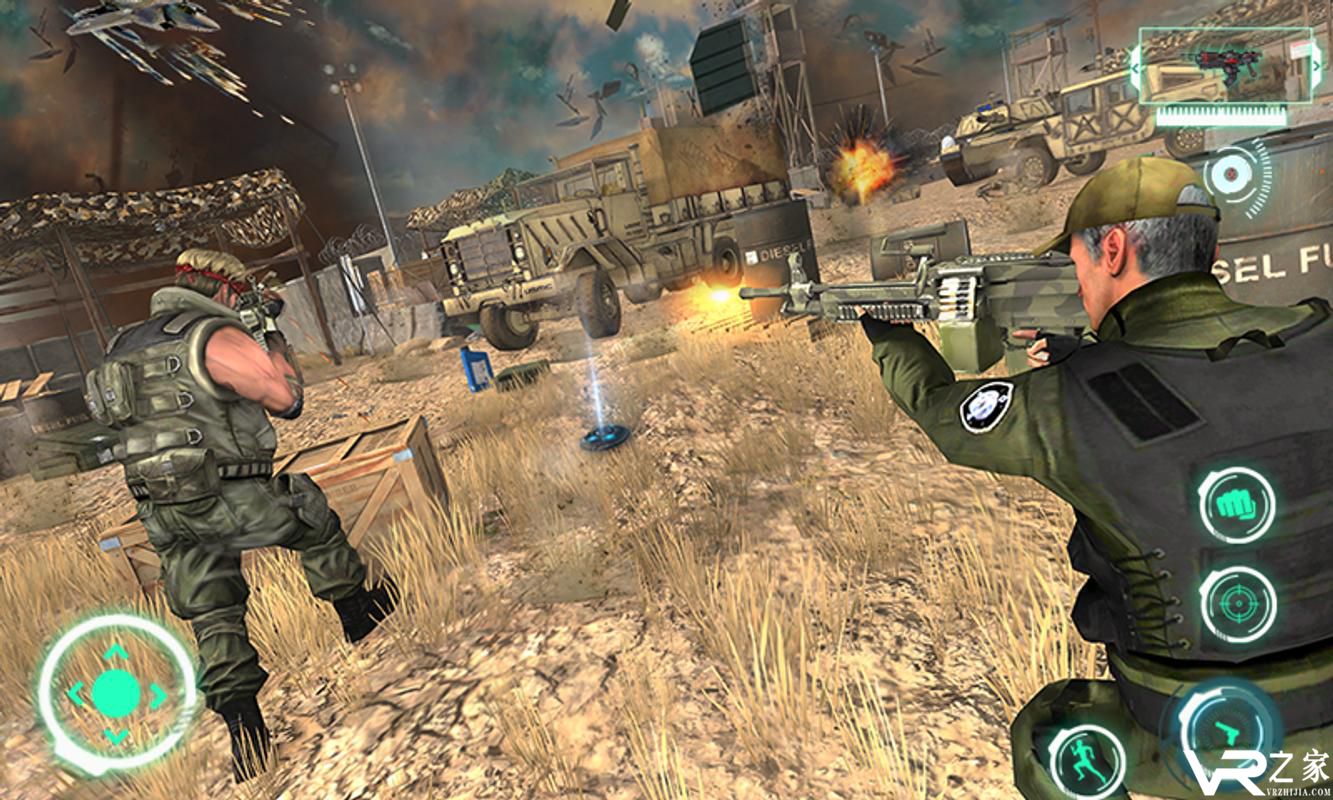Switch to the previous weapon with left arrow
The width and height of the screenshot is (1333, 800).
pyautogui.click(x=1134, y=66)
